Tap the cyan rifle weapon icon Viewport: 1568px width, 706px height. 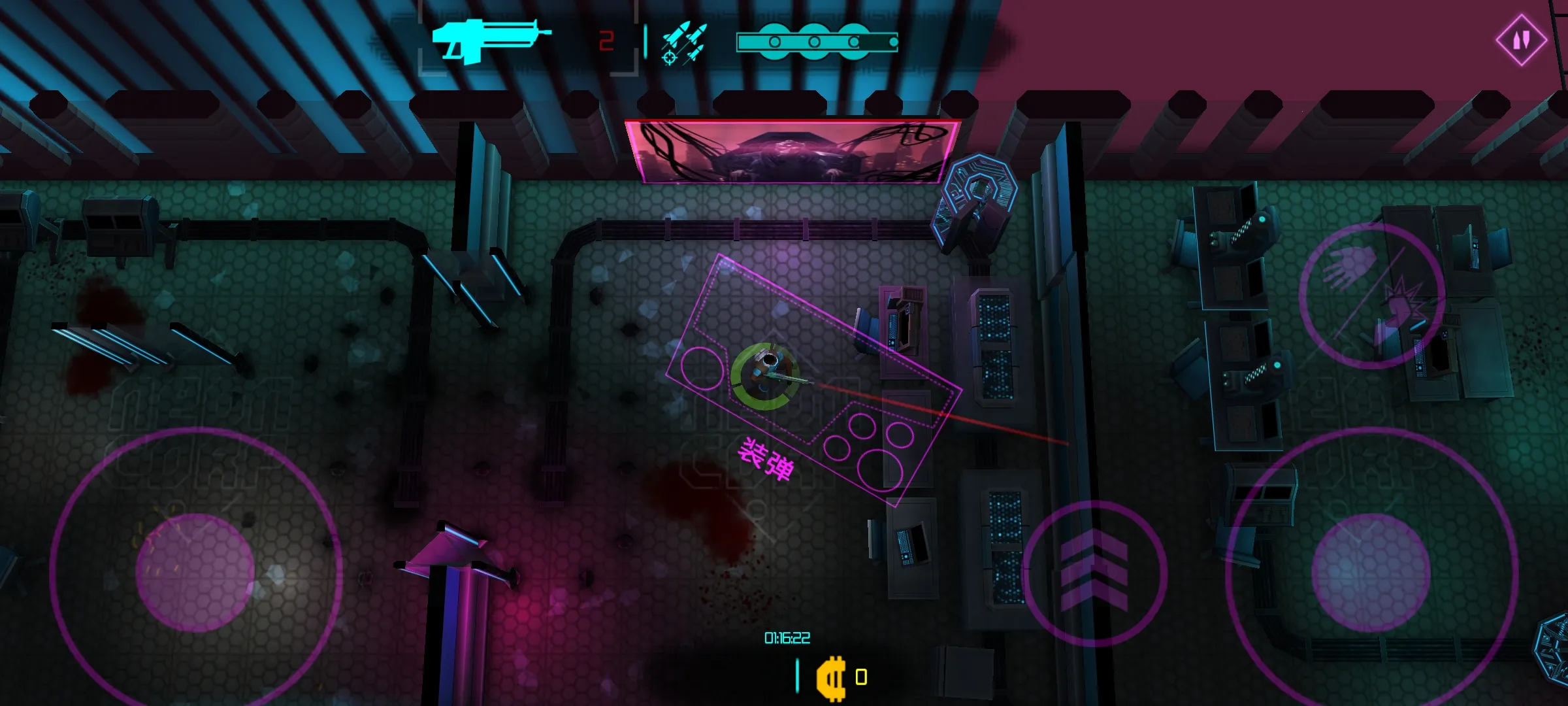pos(491,41)
